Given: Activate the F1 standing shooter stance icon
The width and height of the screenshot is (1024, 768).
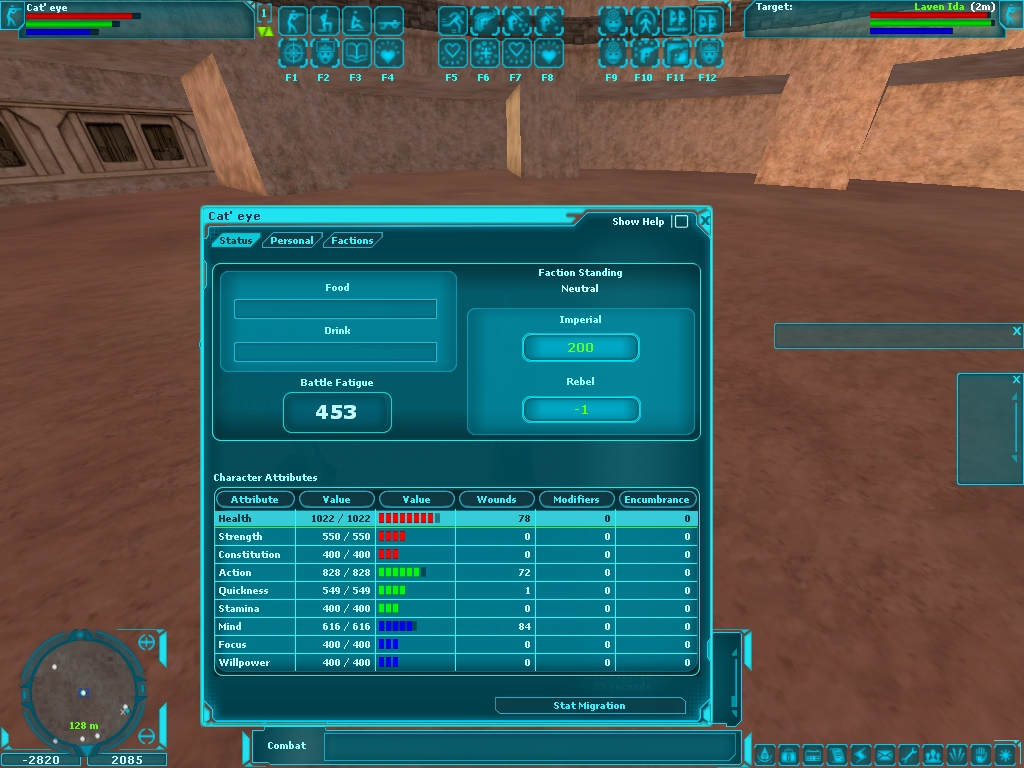Looking at the screenshot, I should 292,21.
